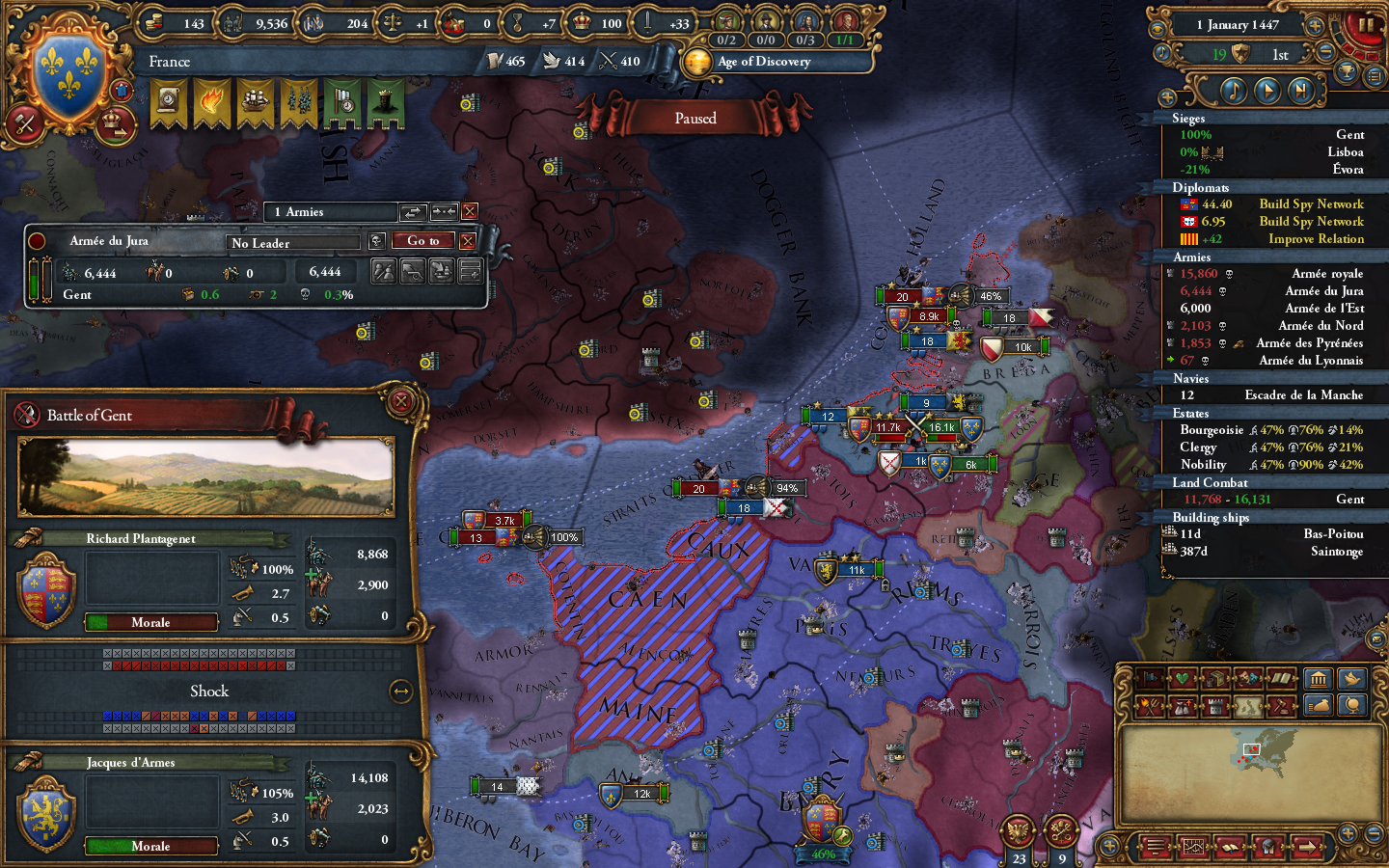Open the France country view via the shield
Image resolution: width=1389 pixels, height=868 pixels.
coord(66,69)
